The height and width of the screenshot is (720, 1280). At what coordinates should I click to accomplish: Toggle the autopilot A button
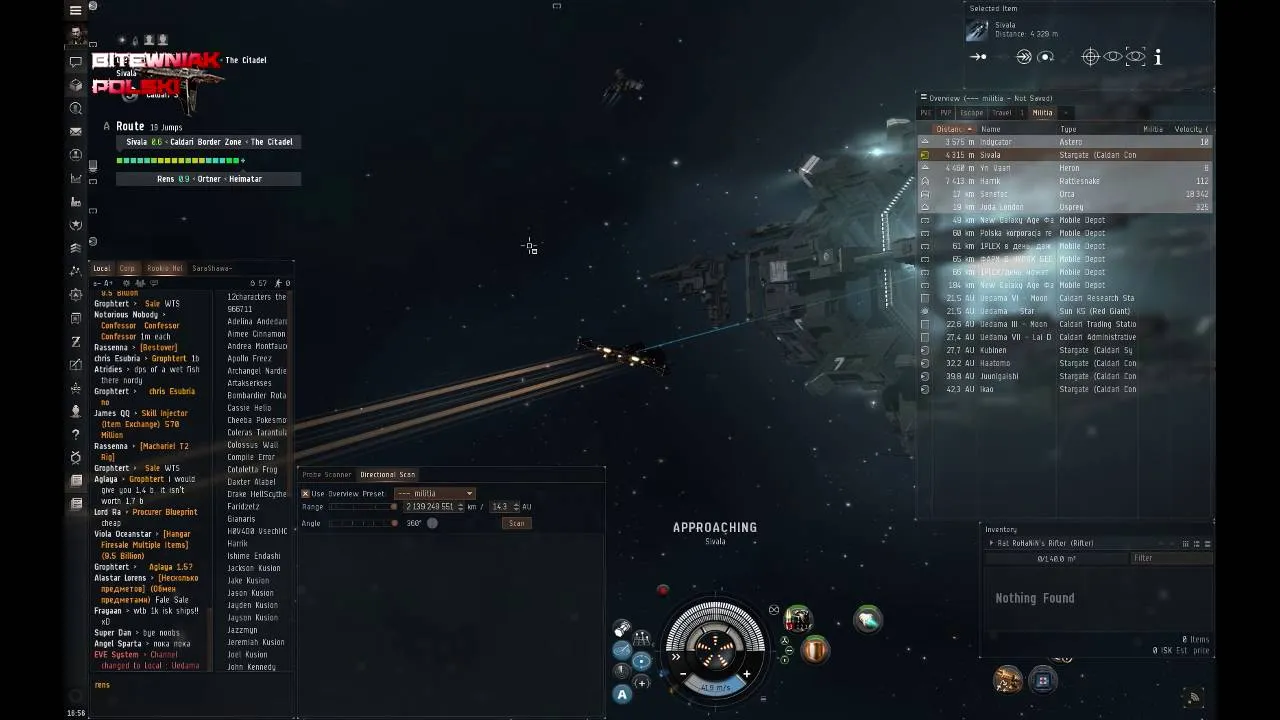tap(622, 694)
